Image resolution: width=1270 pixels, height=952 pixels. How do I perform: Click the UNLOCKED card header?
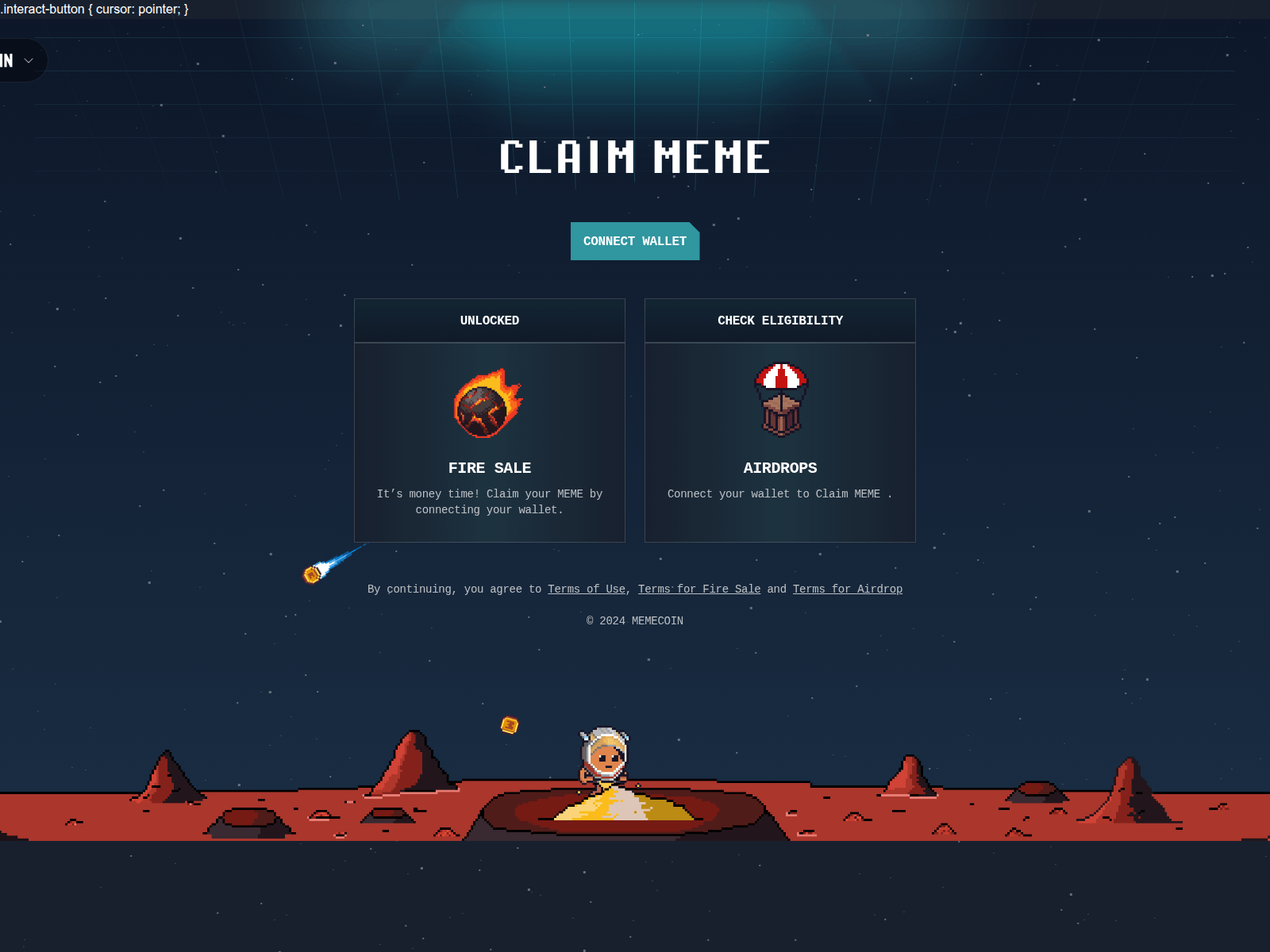[489, 321]
